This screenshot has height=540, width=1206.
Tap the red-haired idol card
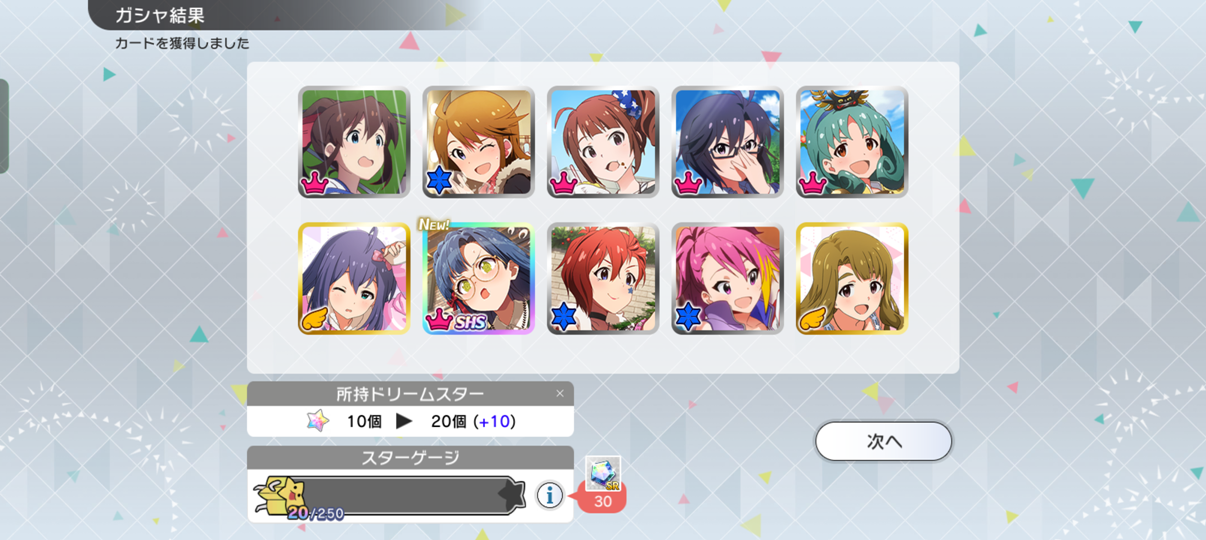point(603,279)
